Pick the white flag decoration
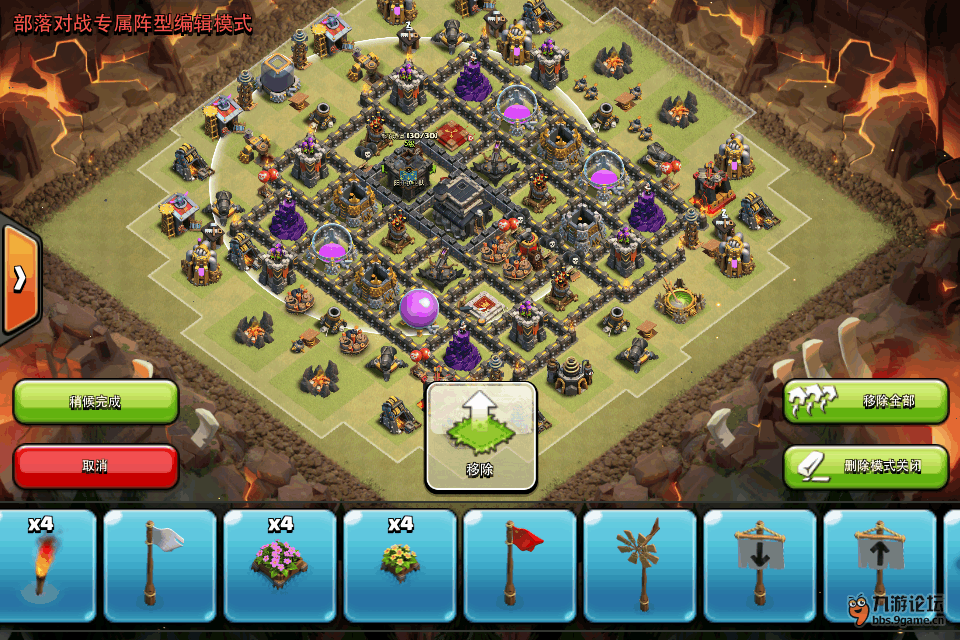The width and height of the screenshot is (960, 640). [x=160, y=566]
